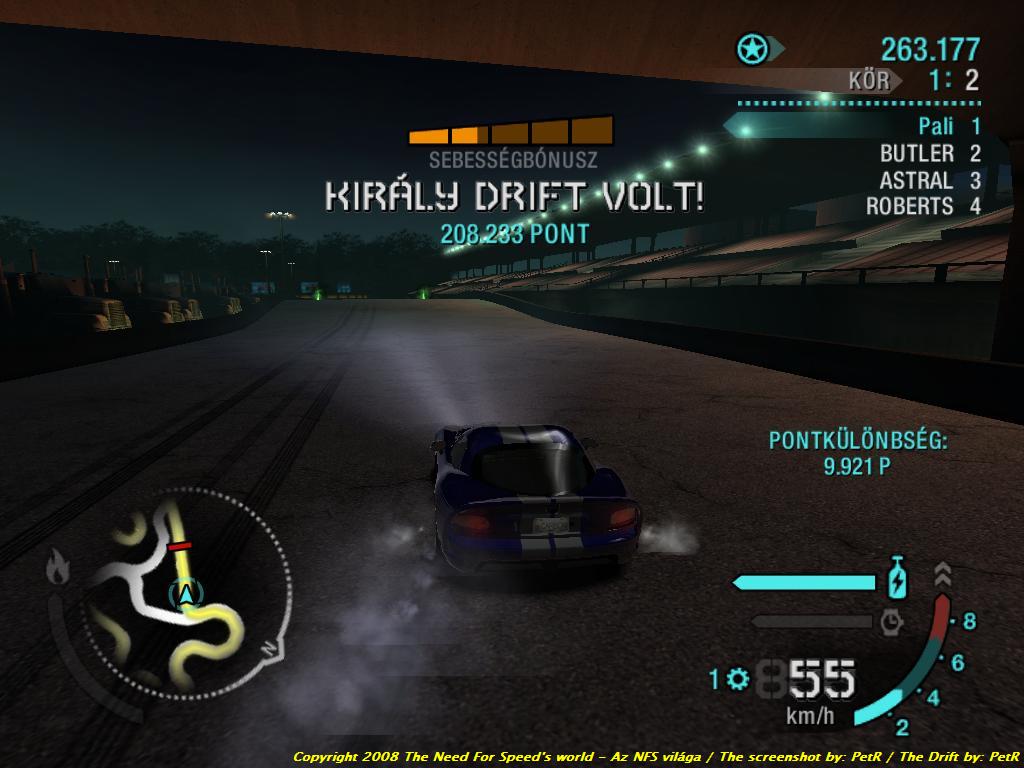Image resolution: width=1024 pixels, height=768 pixels.
Task: Click the speedbreaker stopwatch icon
Action: [x=891, y=622]
